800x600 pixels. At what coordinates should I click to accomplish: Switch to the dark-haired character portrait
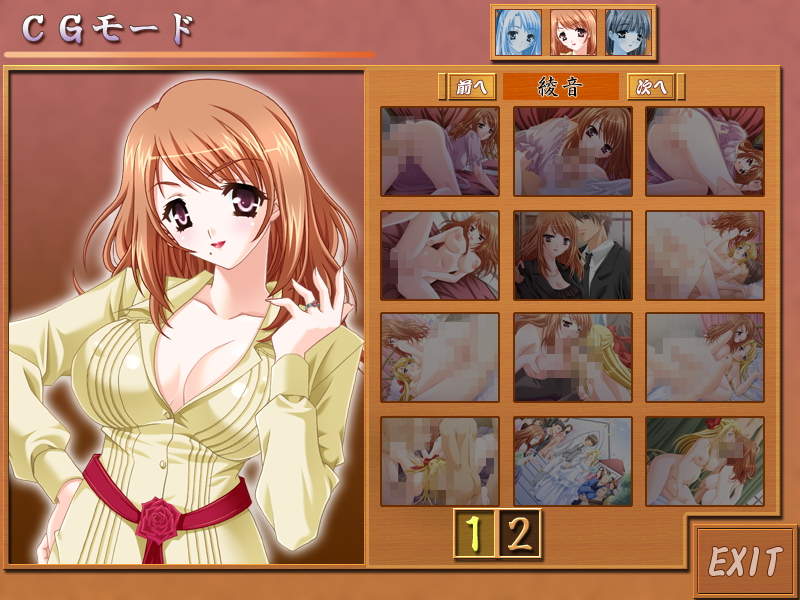(x=627, y=33)
